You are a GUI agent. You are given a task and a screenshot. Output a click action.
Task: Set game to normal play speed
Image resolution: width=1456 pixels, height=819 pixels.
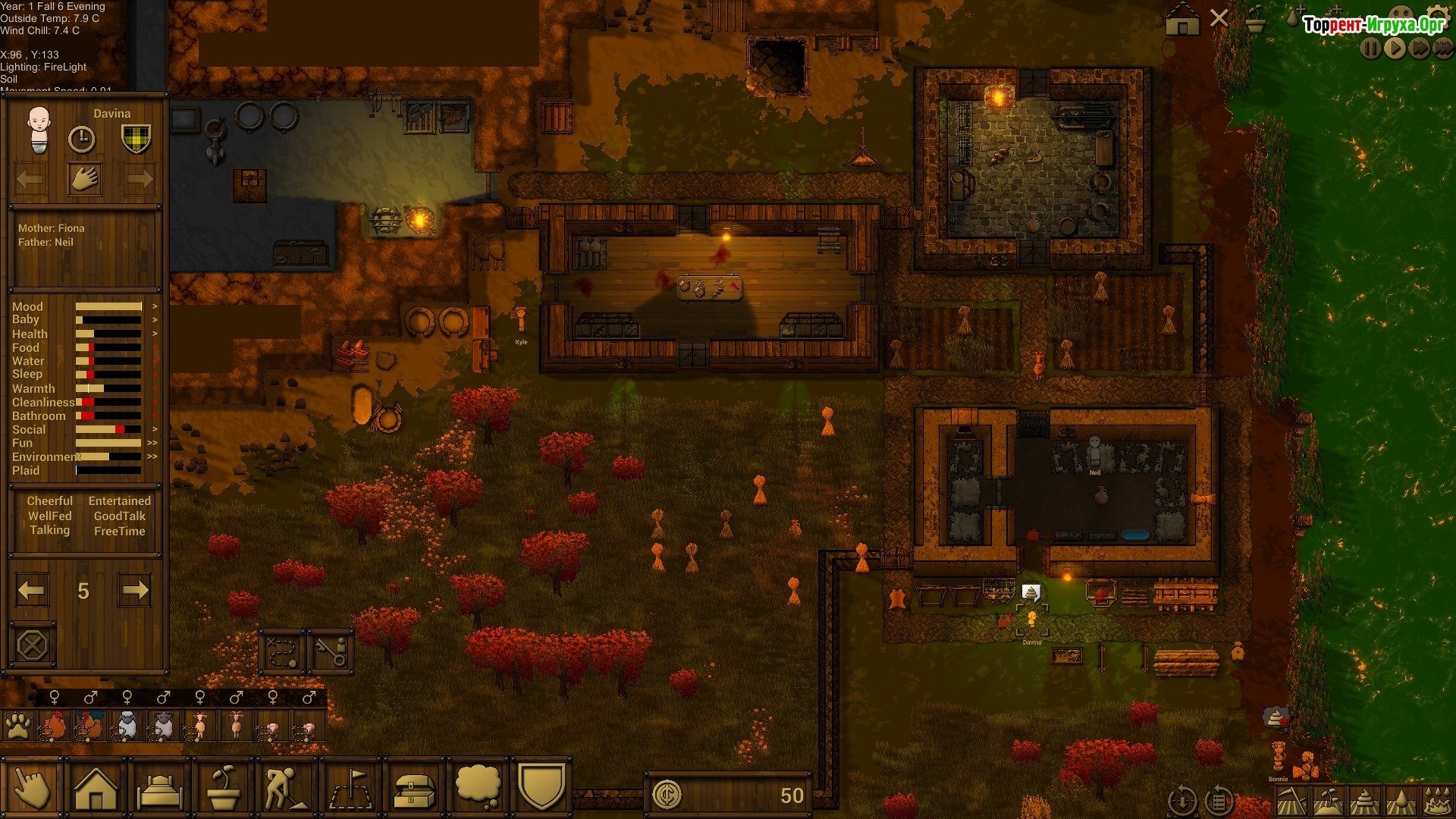coord(1395,49)
